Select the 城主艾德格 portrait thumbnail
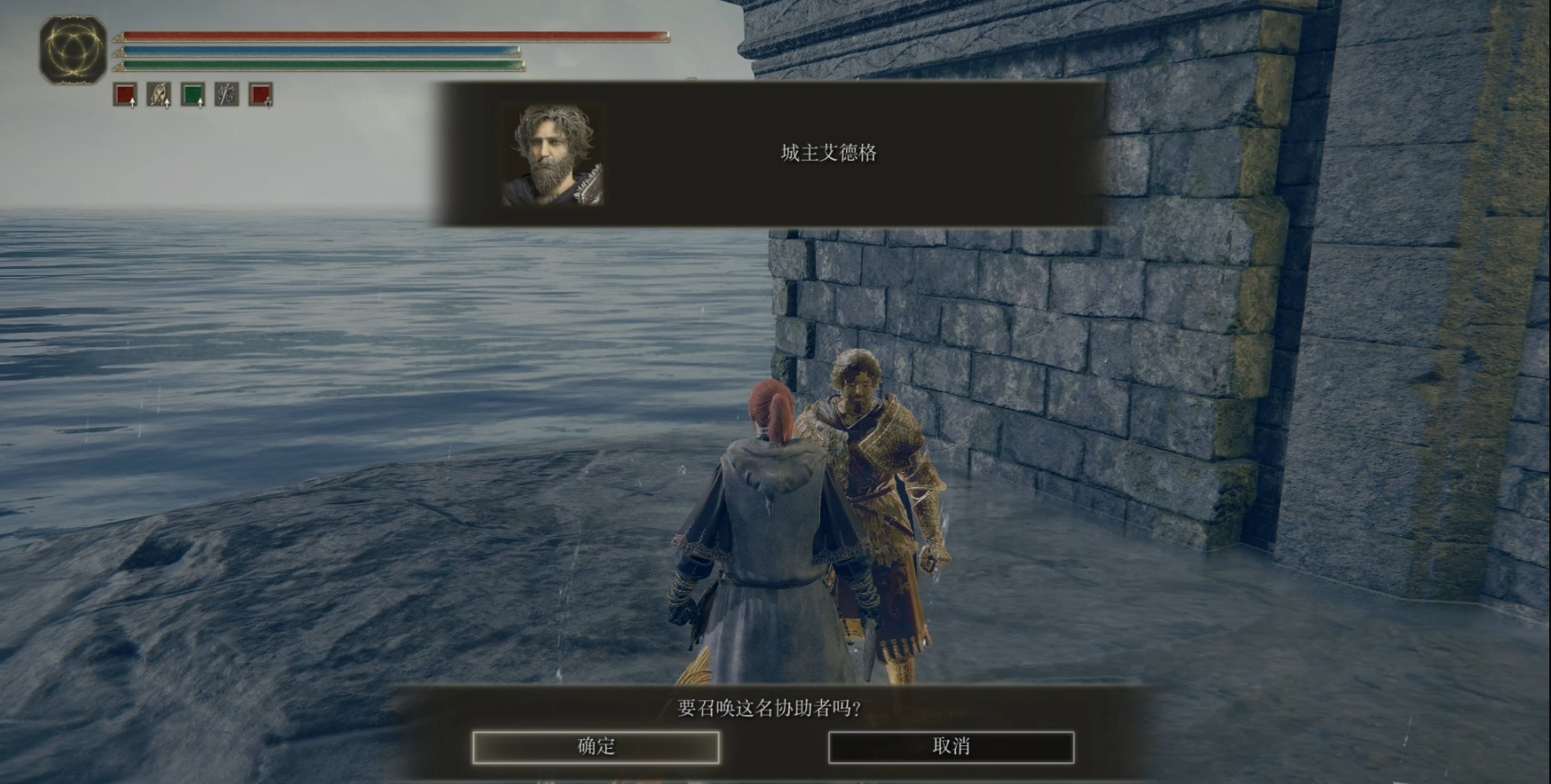 [552, 155]
